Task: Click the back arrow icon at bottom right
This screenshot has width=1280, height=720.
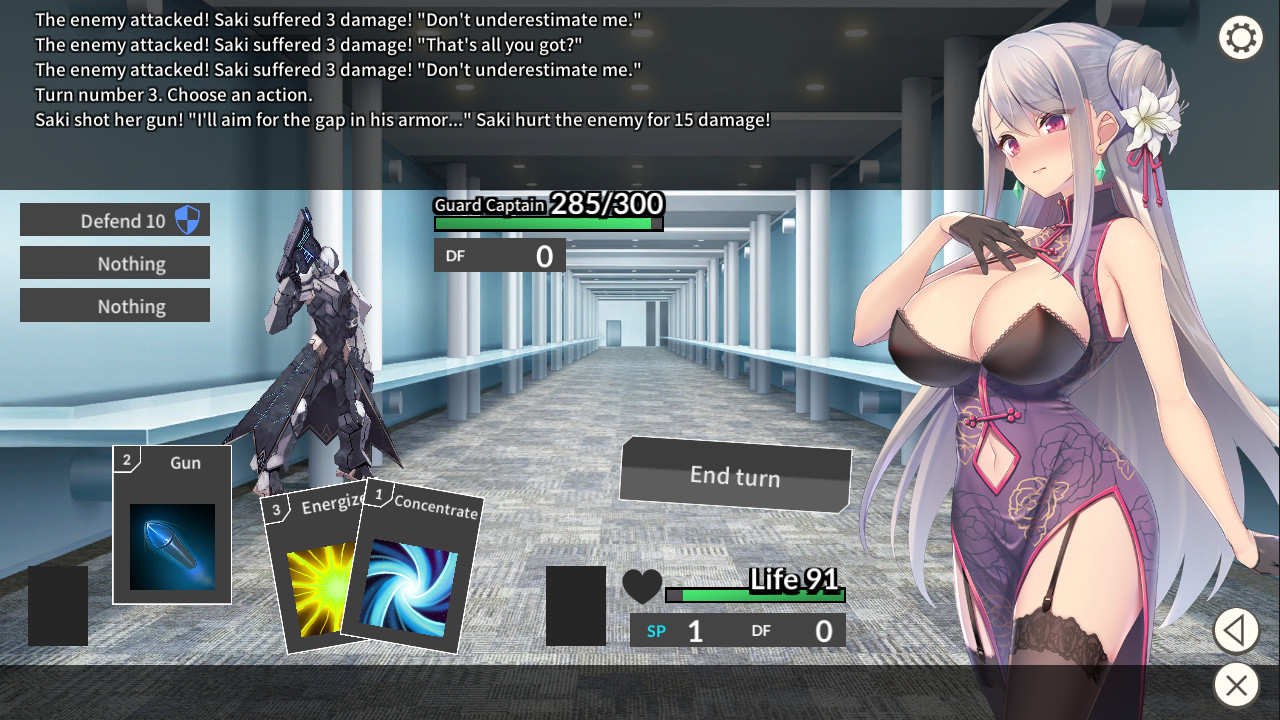Action: [1235, 631]
